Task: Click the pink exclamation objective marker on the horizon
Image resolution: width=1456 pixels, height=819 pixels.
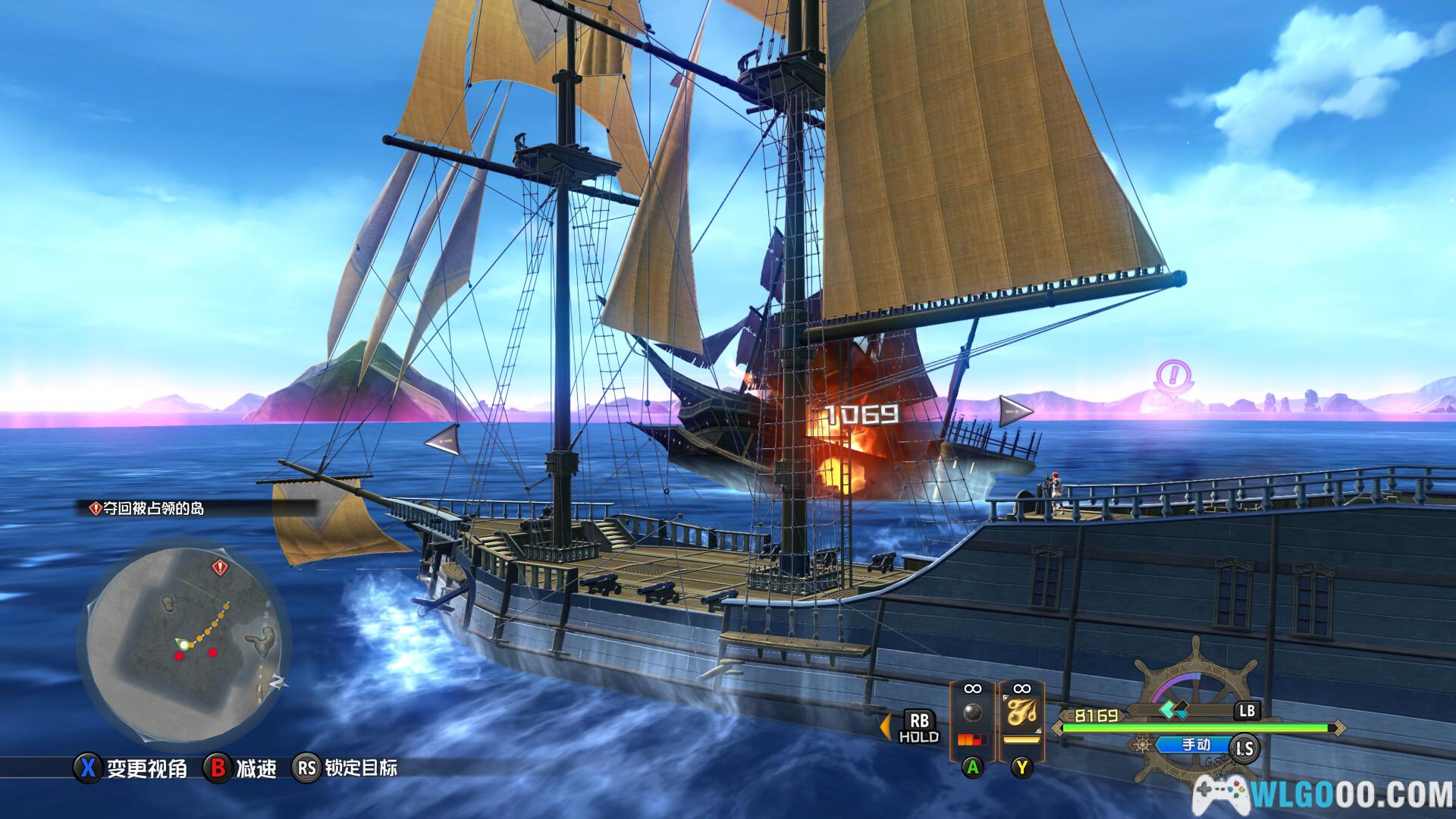Action: [1172, 377]
